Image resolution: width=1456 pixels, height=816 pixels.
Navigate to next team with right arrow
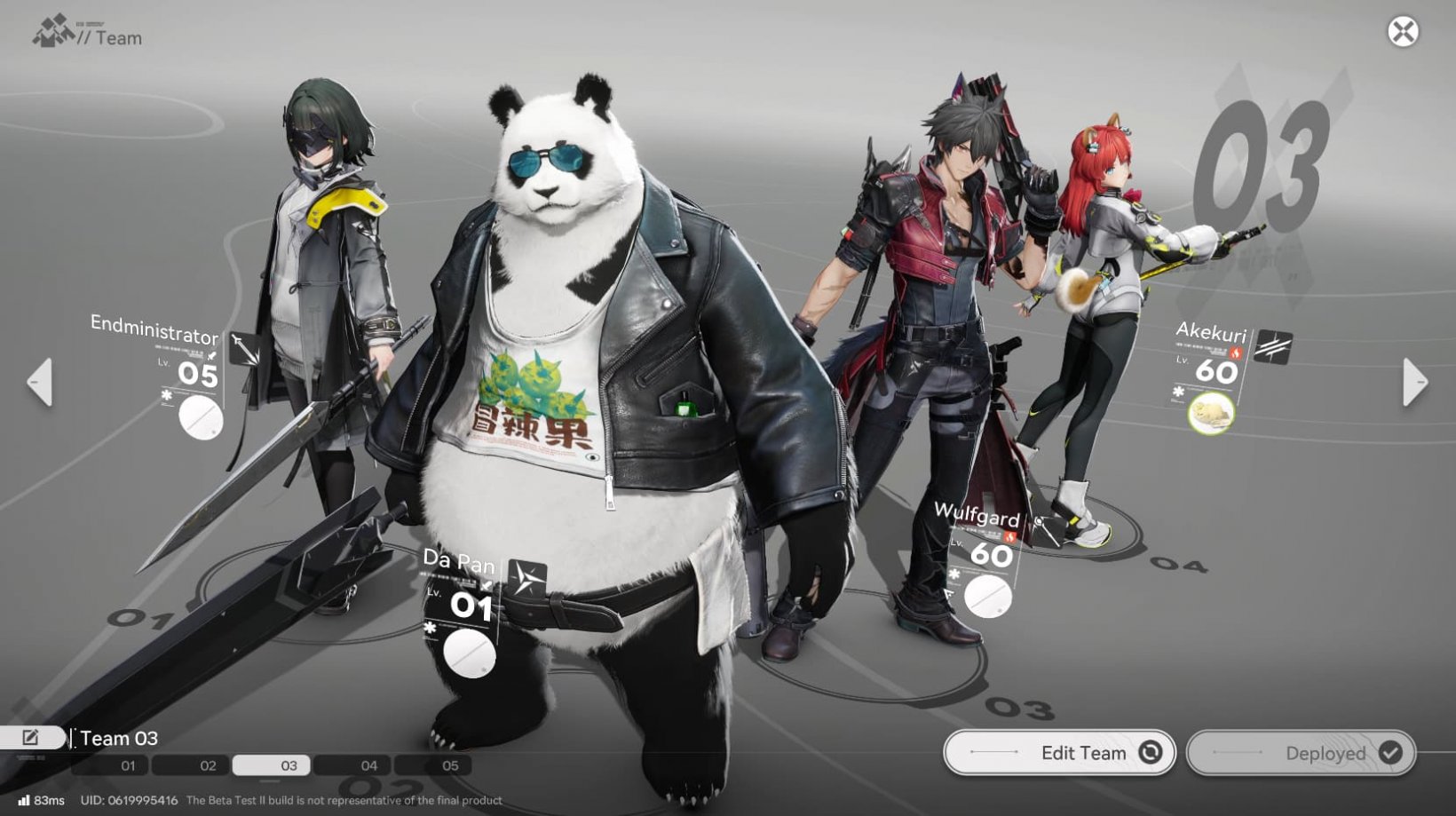coord(1417,381)
